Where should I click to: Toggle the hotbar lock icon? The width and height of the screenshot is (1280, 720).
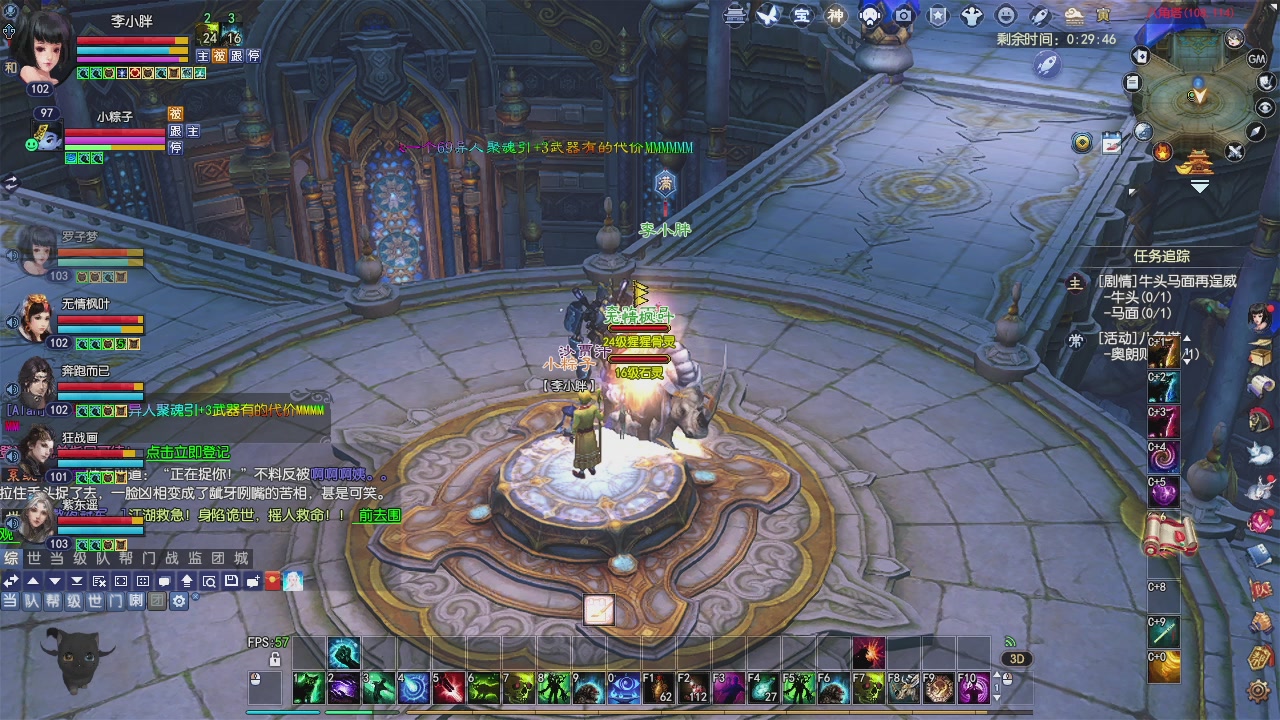pos(275,660)
